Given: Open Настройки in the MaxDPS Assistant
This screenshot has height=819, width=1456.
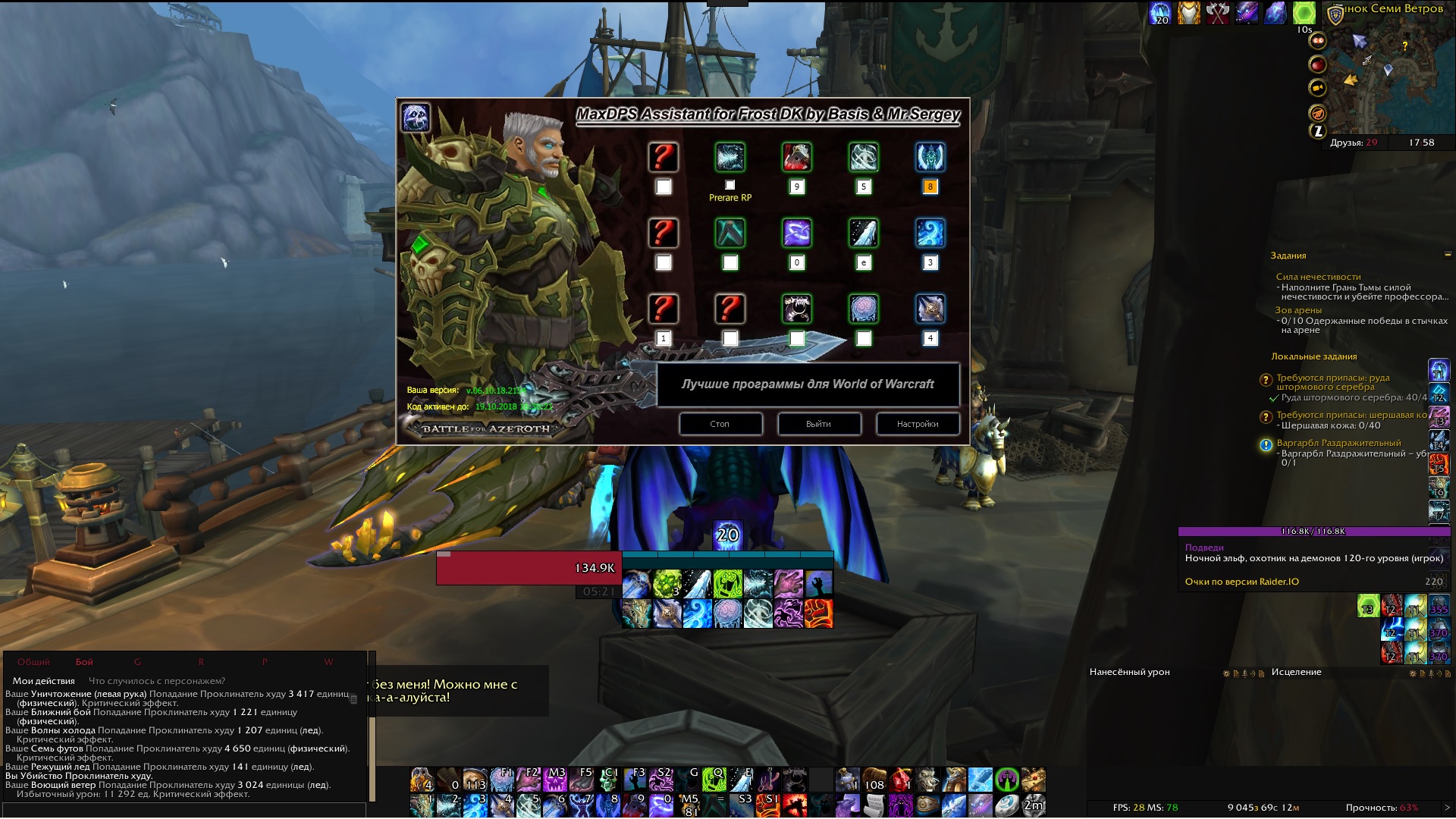Looking at the screenshot, I should click(918, 424).
